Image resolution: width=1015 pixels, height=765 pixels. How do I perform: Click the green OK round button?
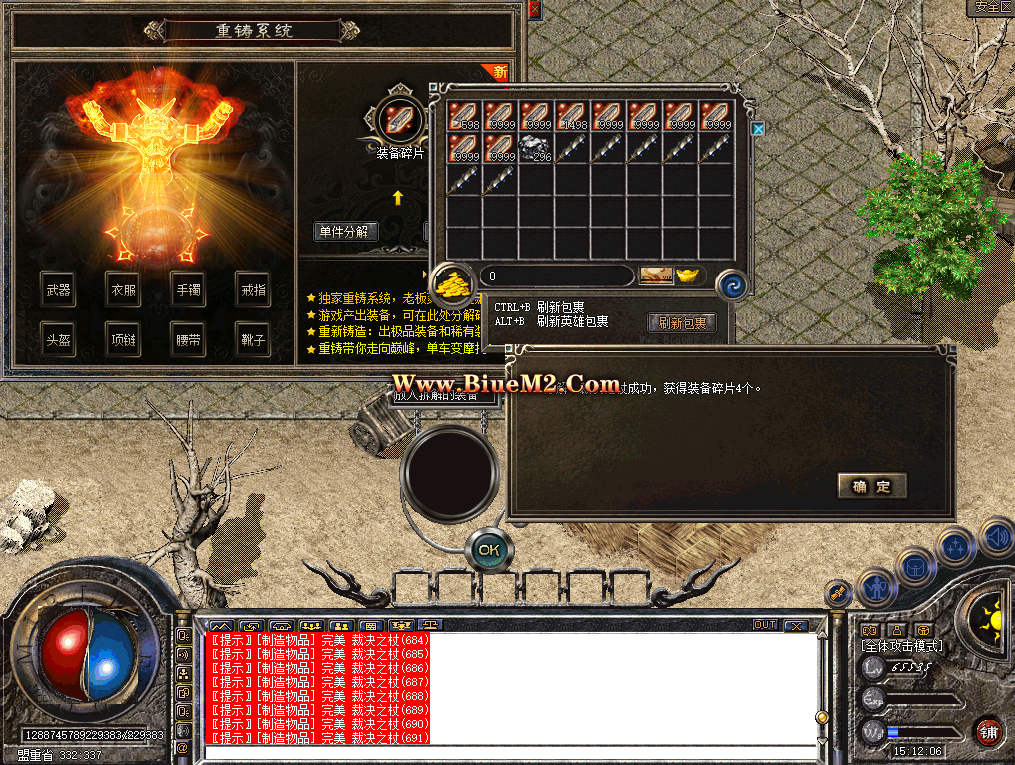click(489, 549)
